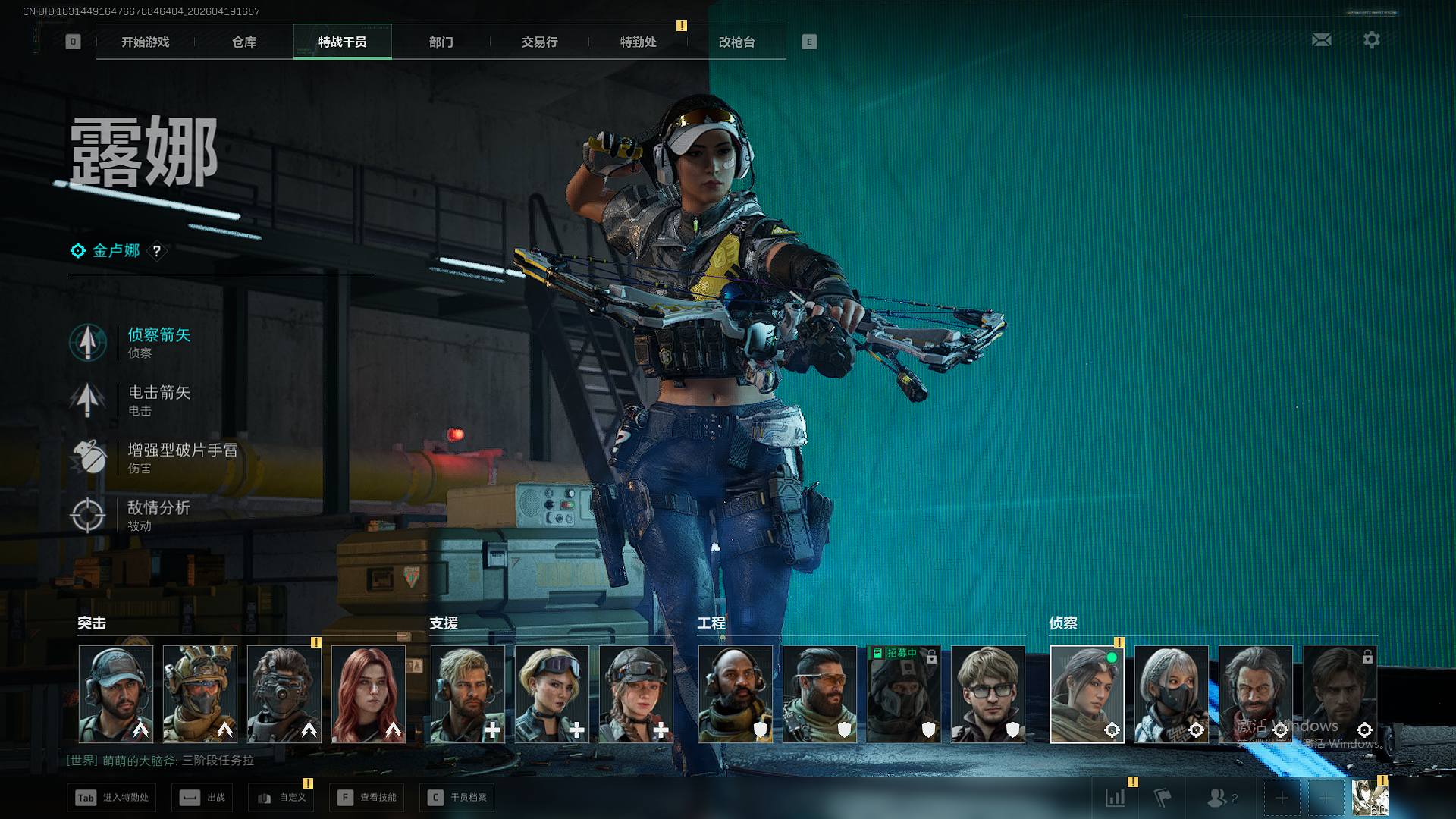
Task: Open settings via the gear icon
Action: [1372, 40]
